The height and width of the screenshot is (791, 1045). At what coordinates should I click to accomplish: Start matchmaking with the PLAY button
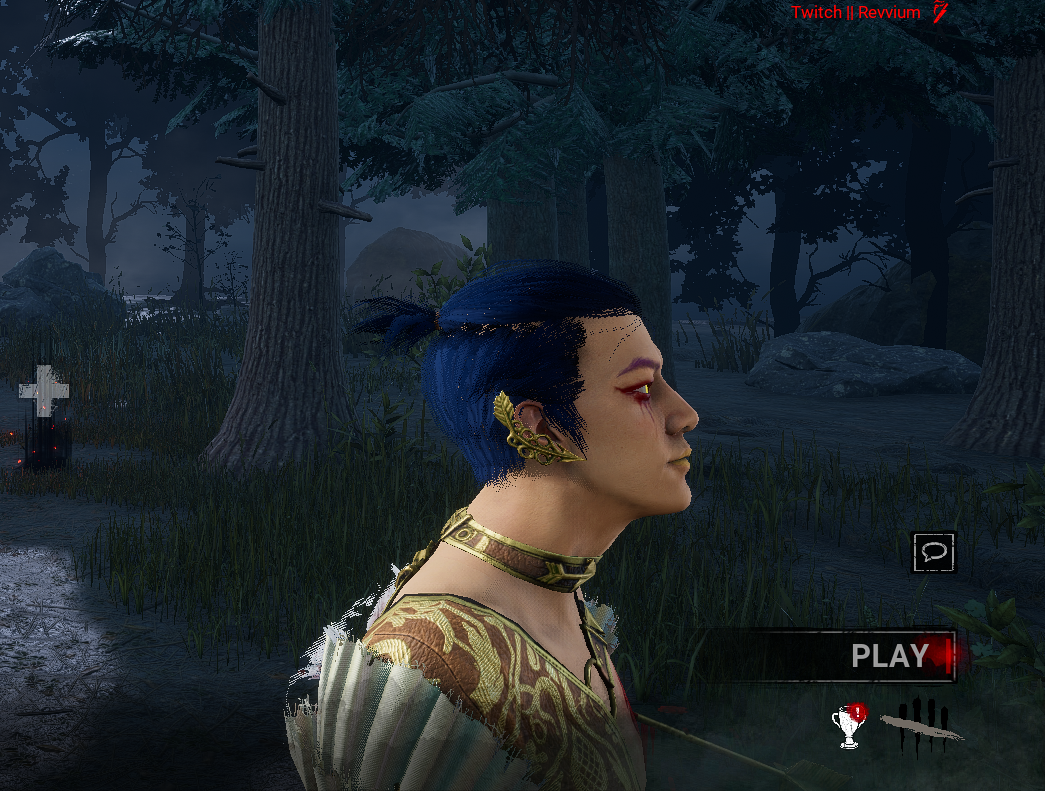click(x=888, y=656)
